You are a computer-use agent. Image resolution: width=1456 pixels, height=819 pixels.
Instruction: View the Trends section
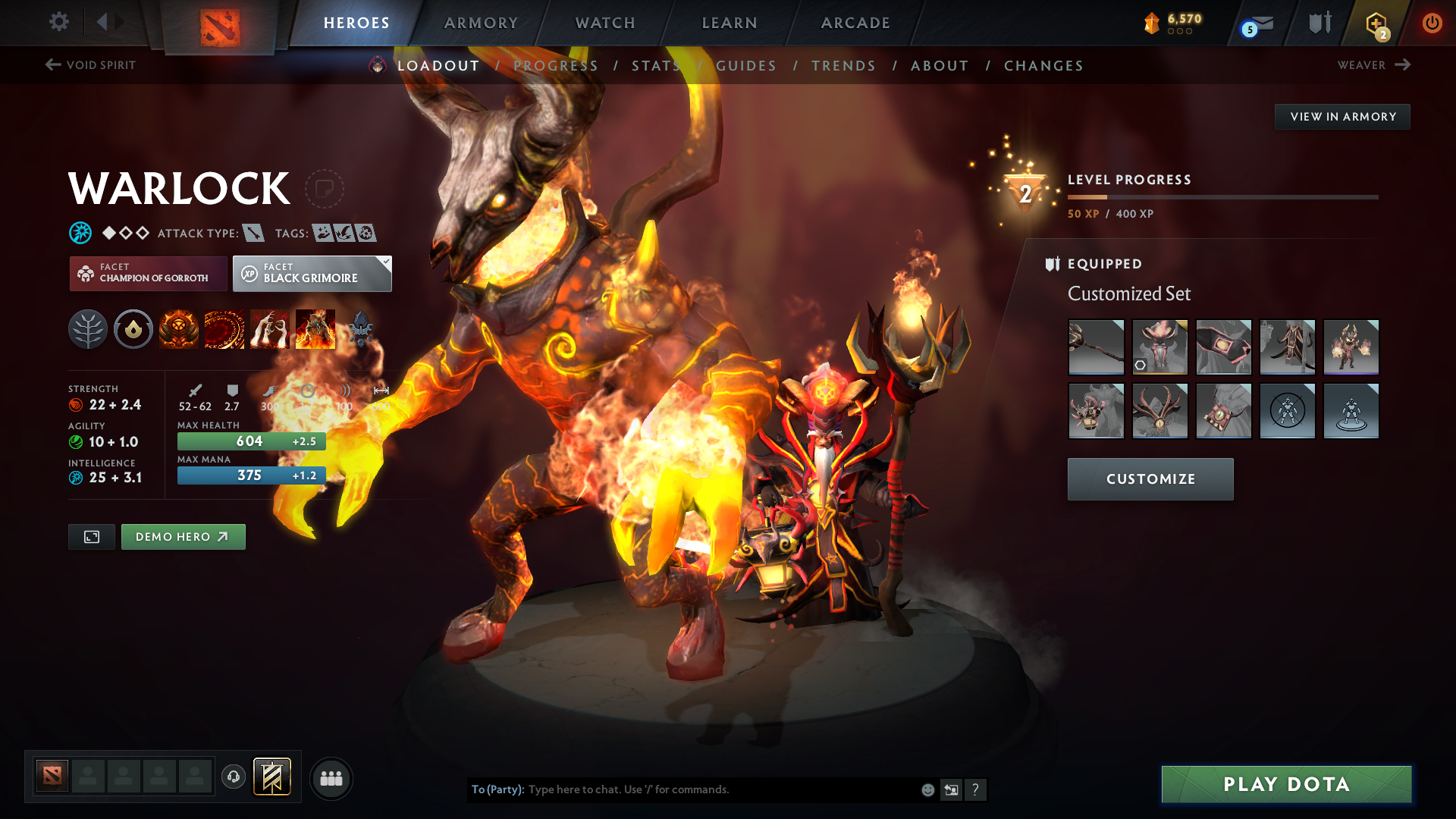[843, 66]
